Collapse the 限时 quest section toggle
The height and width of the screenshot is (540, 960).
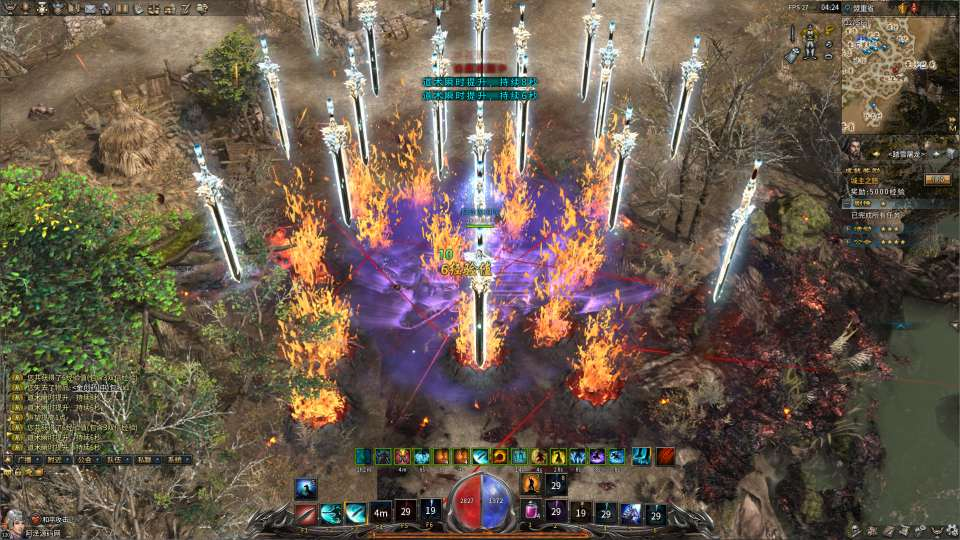pyautogui.click(x=846, y=201)
